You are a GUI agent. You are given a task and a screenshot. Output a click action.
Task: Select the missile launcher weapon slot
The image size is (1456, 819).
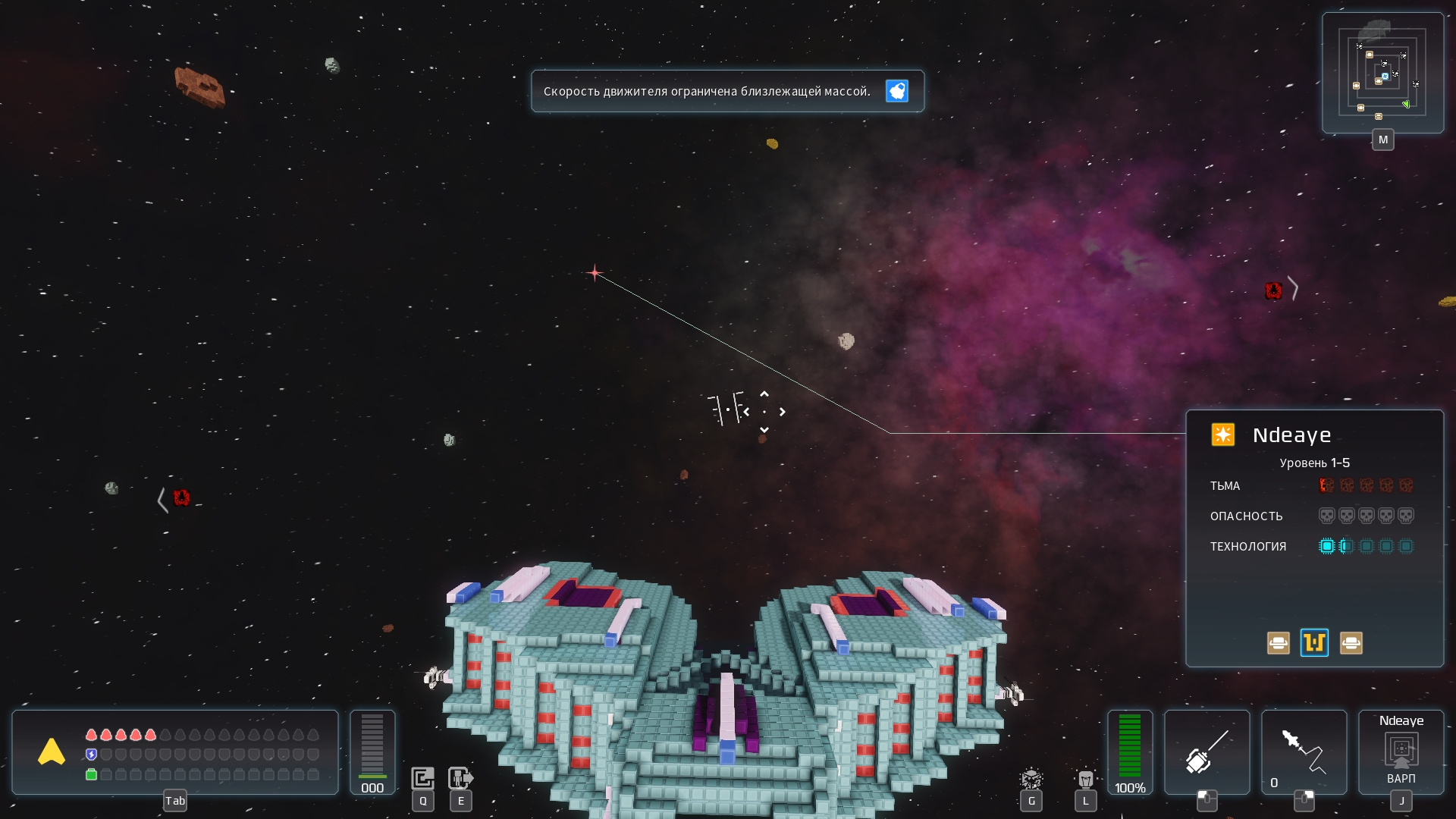(x=1304, y=751)
